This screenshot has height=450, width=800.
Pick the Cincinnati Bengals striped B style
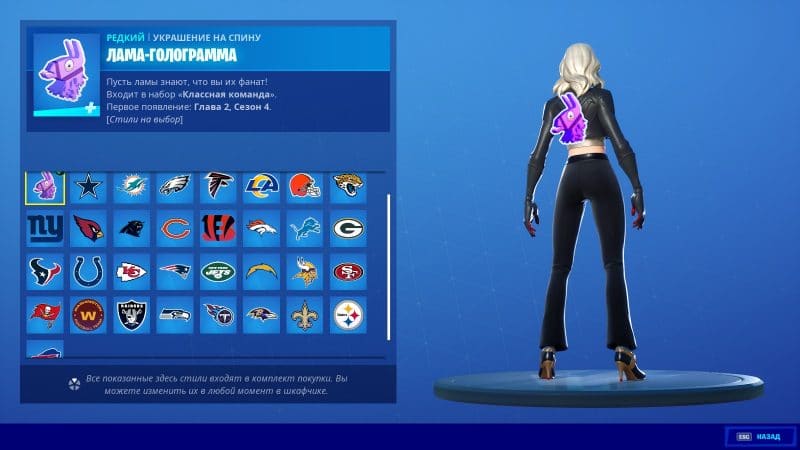[x=217, y=228]
